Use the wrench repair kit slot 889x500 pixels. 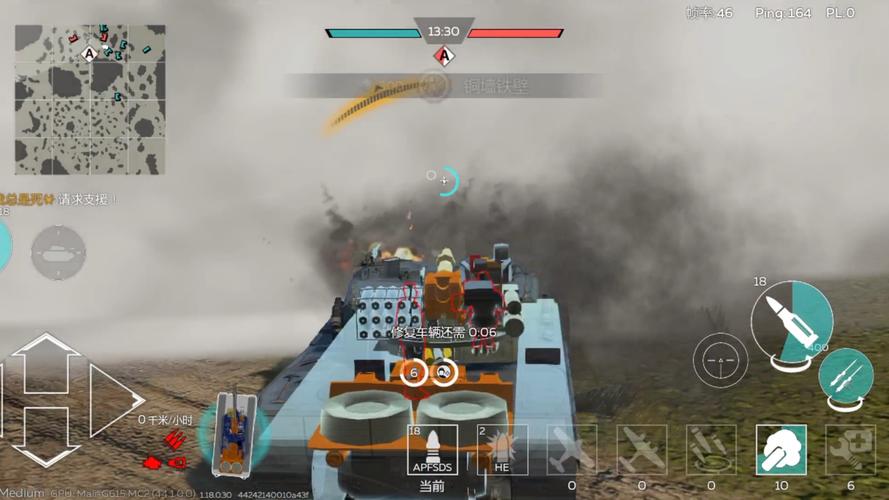click(x=849, y=449)
